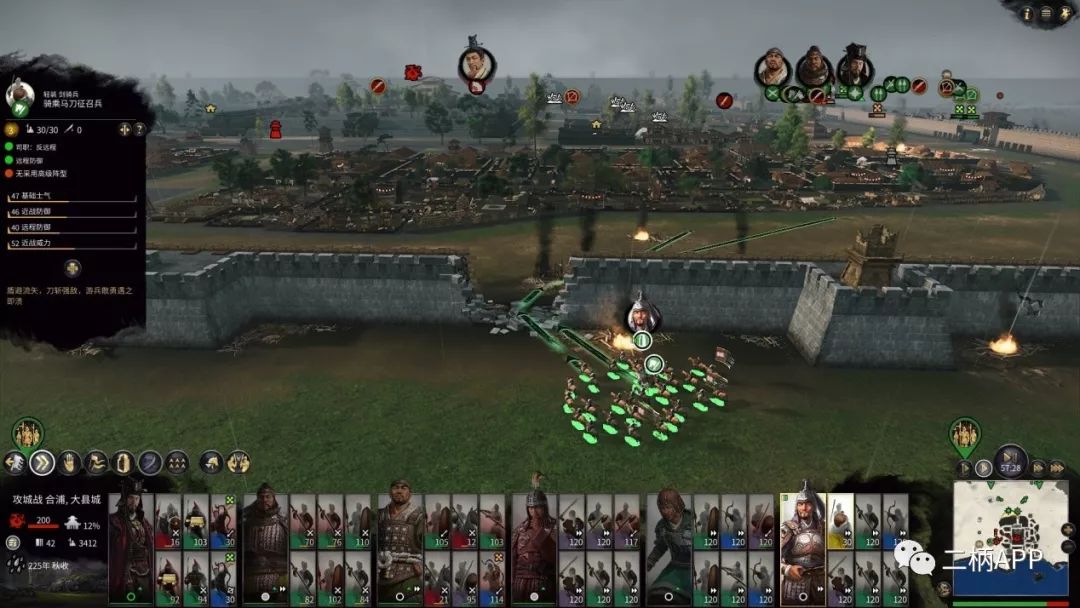Viewport: 1080px width, 608px height.
Task: Toggle the double-chevron run ability
Action: click(x=42, y=462)
